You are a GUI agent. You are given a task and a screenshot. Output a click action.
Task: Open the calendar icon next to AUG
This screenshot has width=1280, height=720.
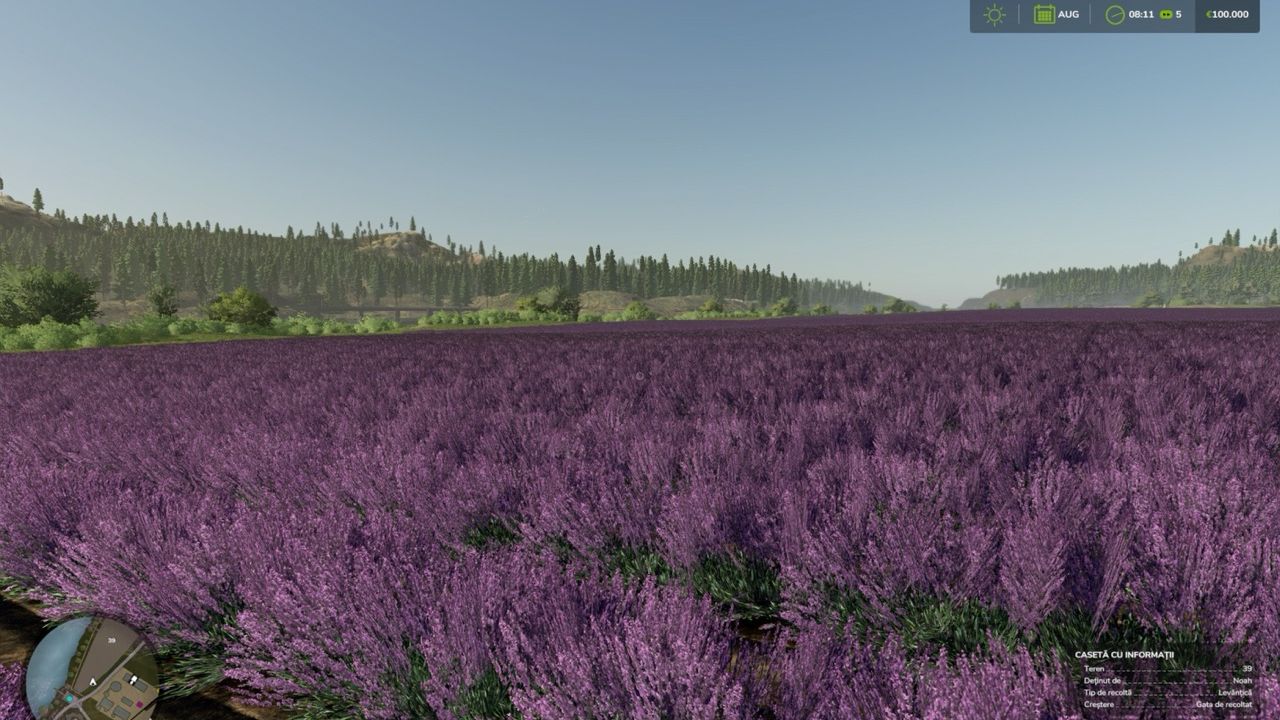(x=1043, y=14)
